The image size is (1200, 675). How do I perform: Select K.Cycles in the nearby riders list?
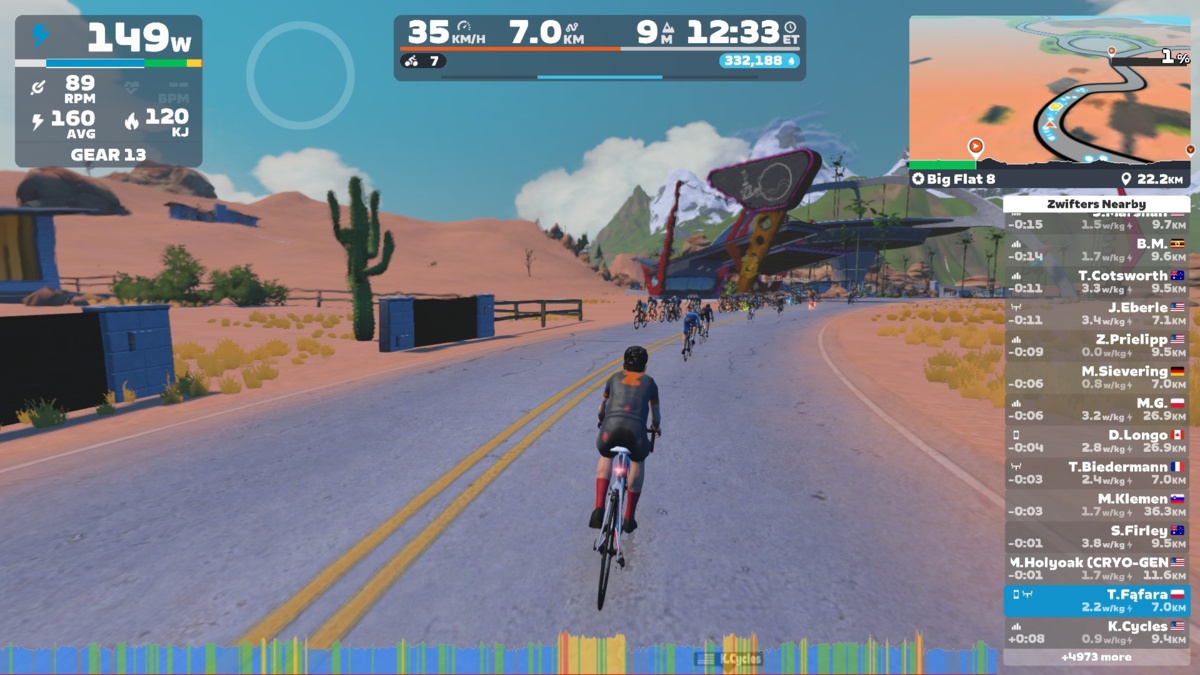click(1097, 633)
